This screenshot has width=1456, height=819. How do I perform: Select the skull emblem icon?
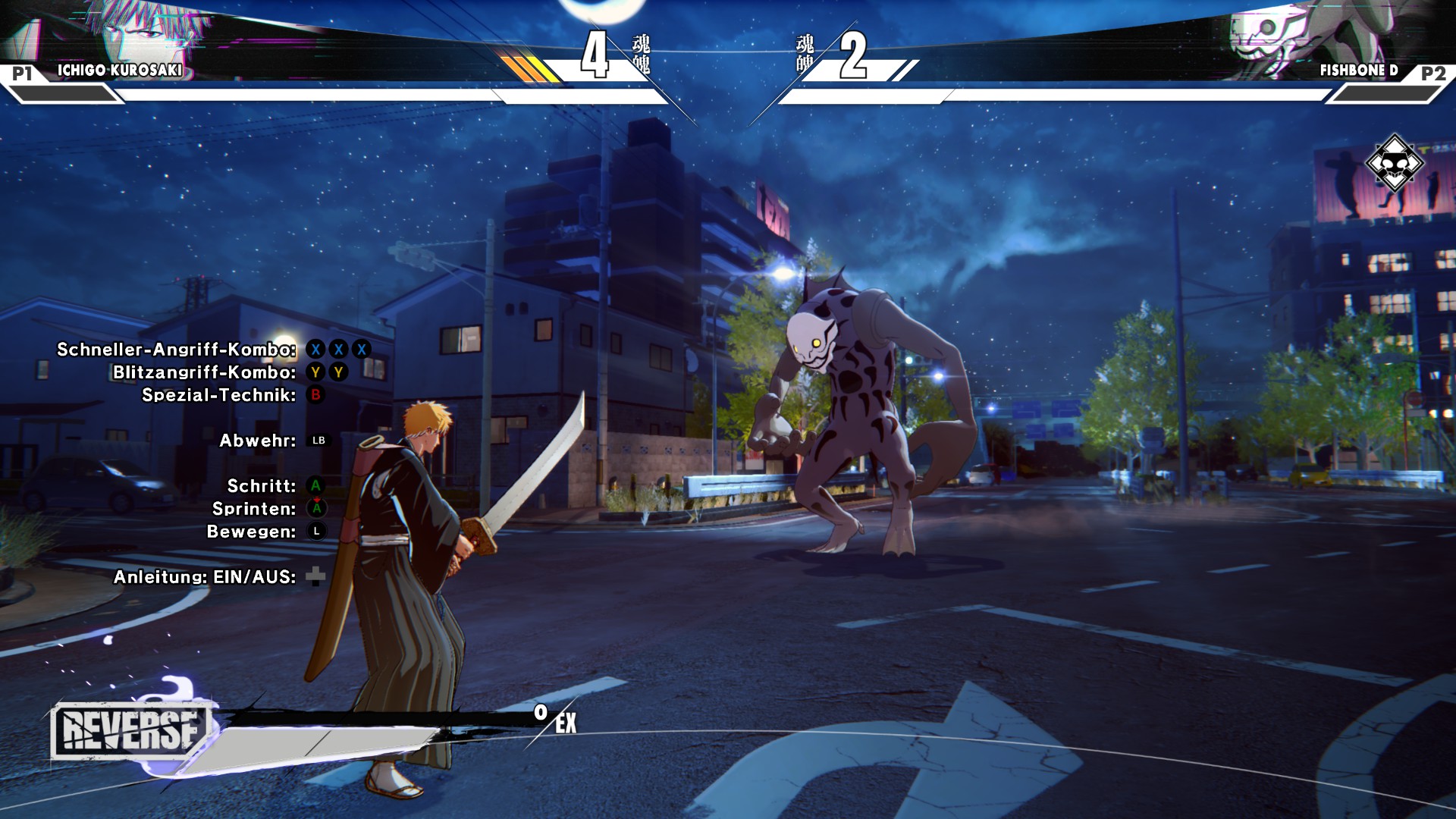coord(1394,163)
